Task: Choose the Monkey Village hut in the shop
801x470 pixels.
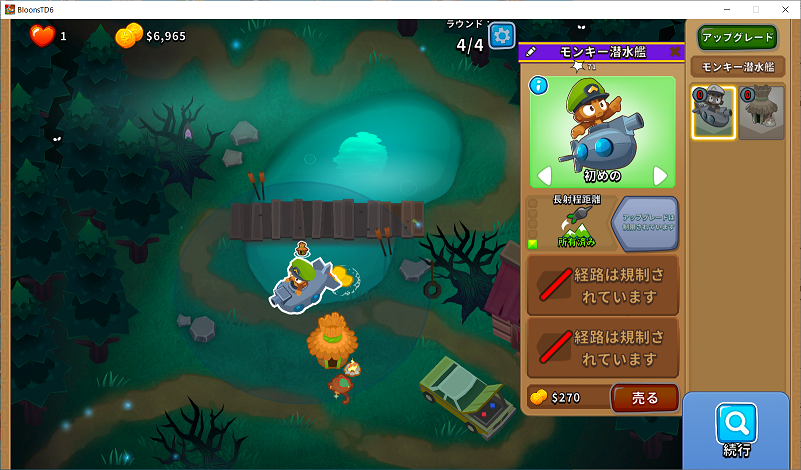Action: point(763,112)
